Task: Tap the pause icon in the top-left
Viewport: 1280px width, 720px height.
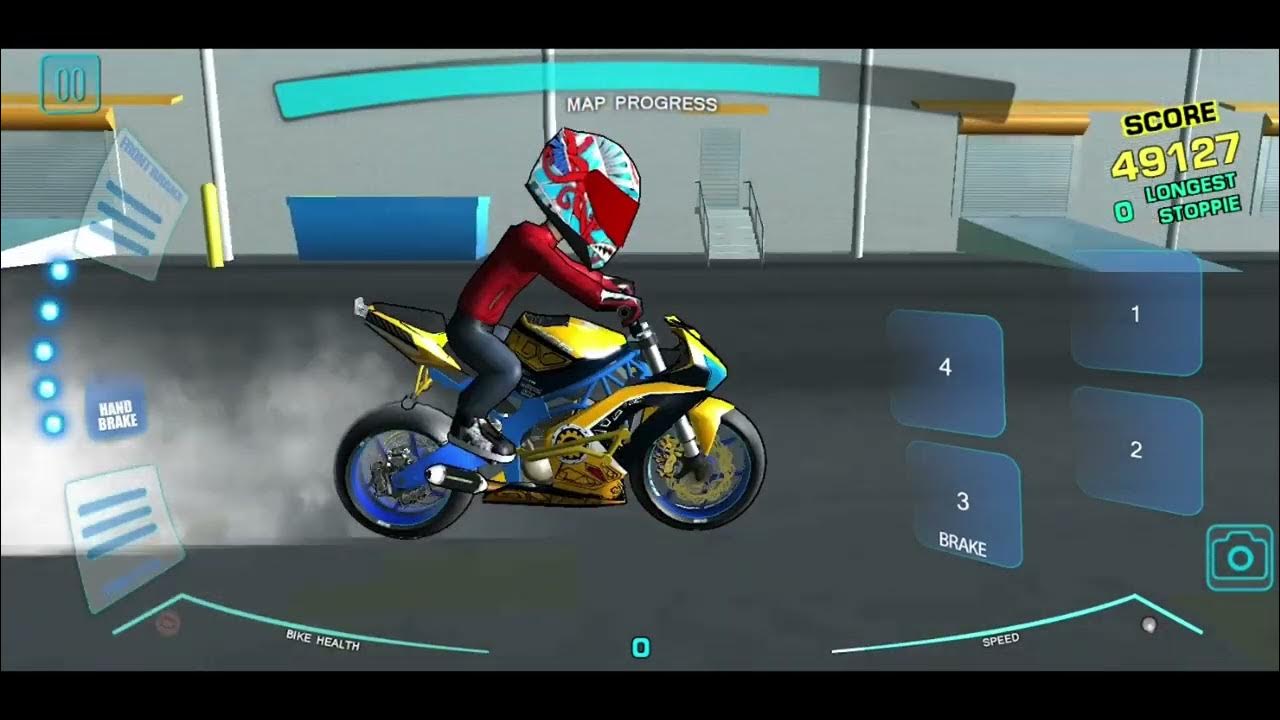Action: pos(69,83)
